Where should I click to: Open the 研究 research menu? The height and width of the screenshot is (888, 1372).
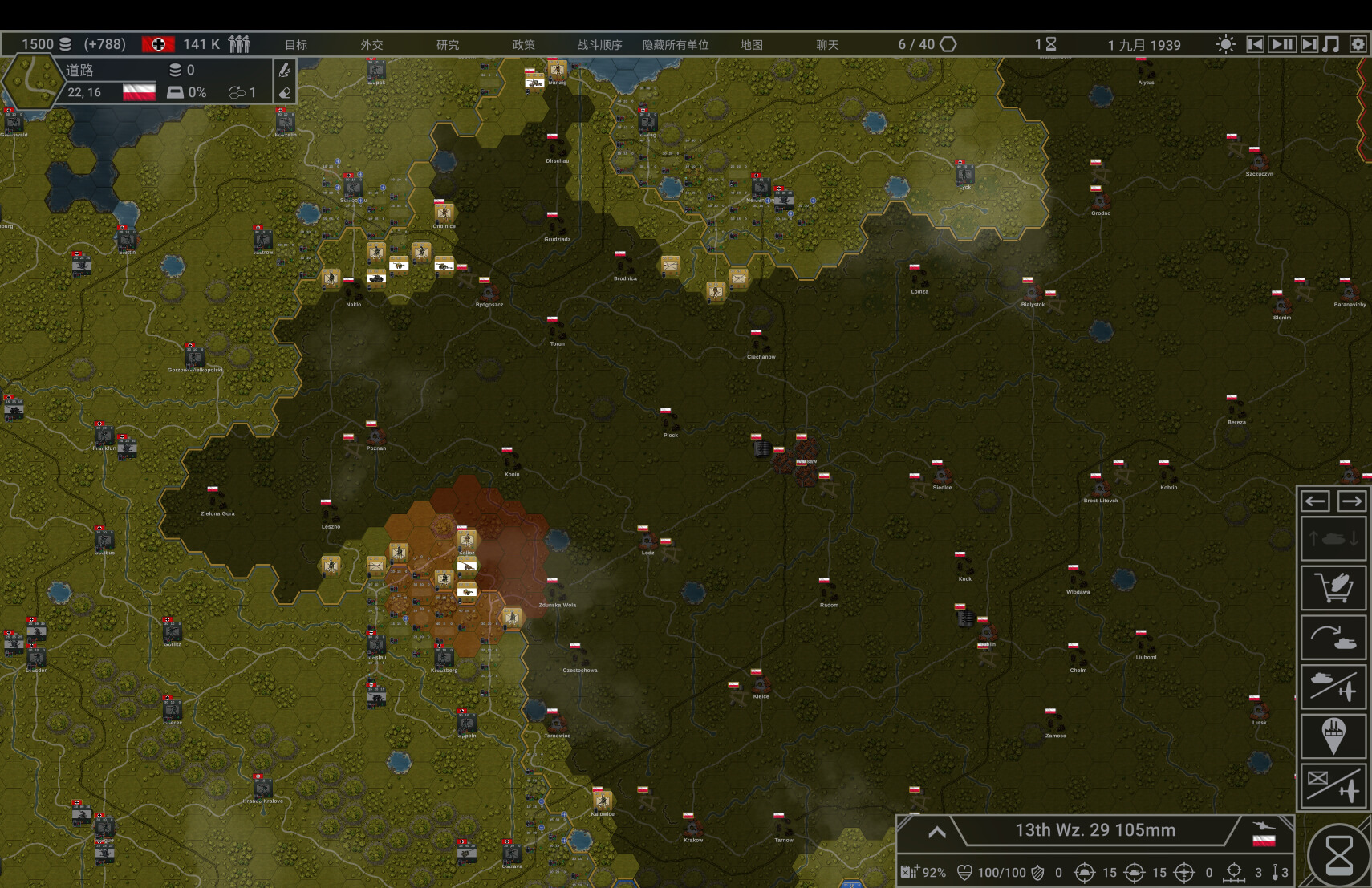447,45
